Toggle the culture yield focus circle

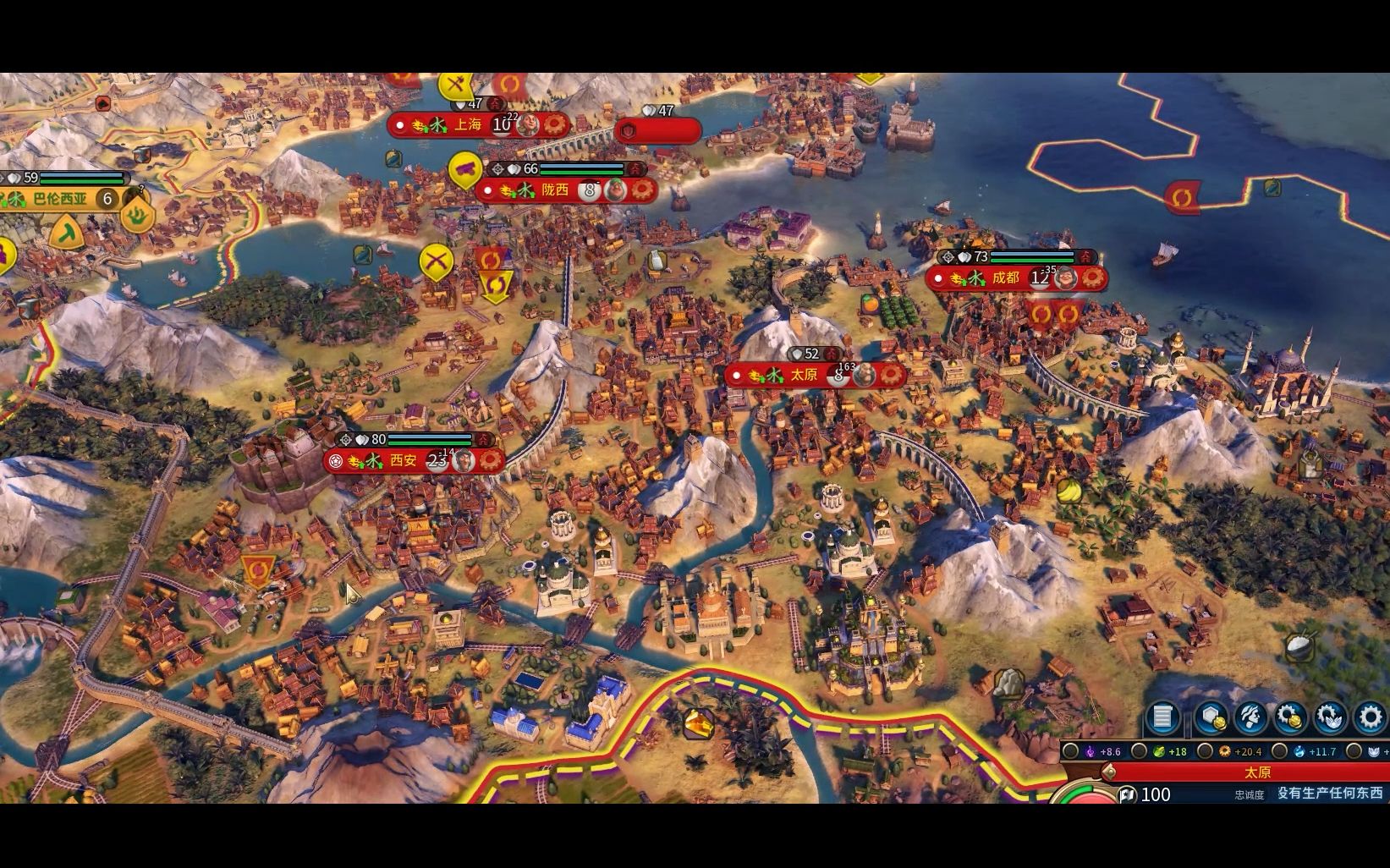[1071, 751]
